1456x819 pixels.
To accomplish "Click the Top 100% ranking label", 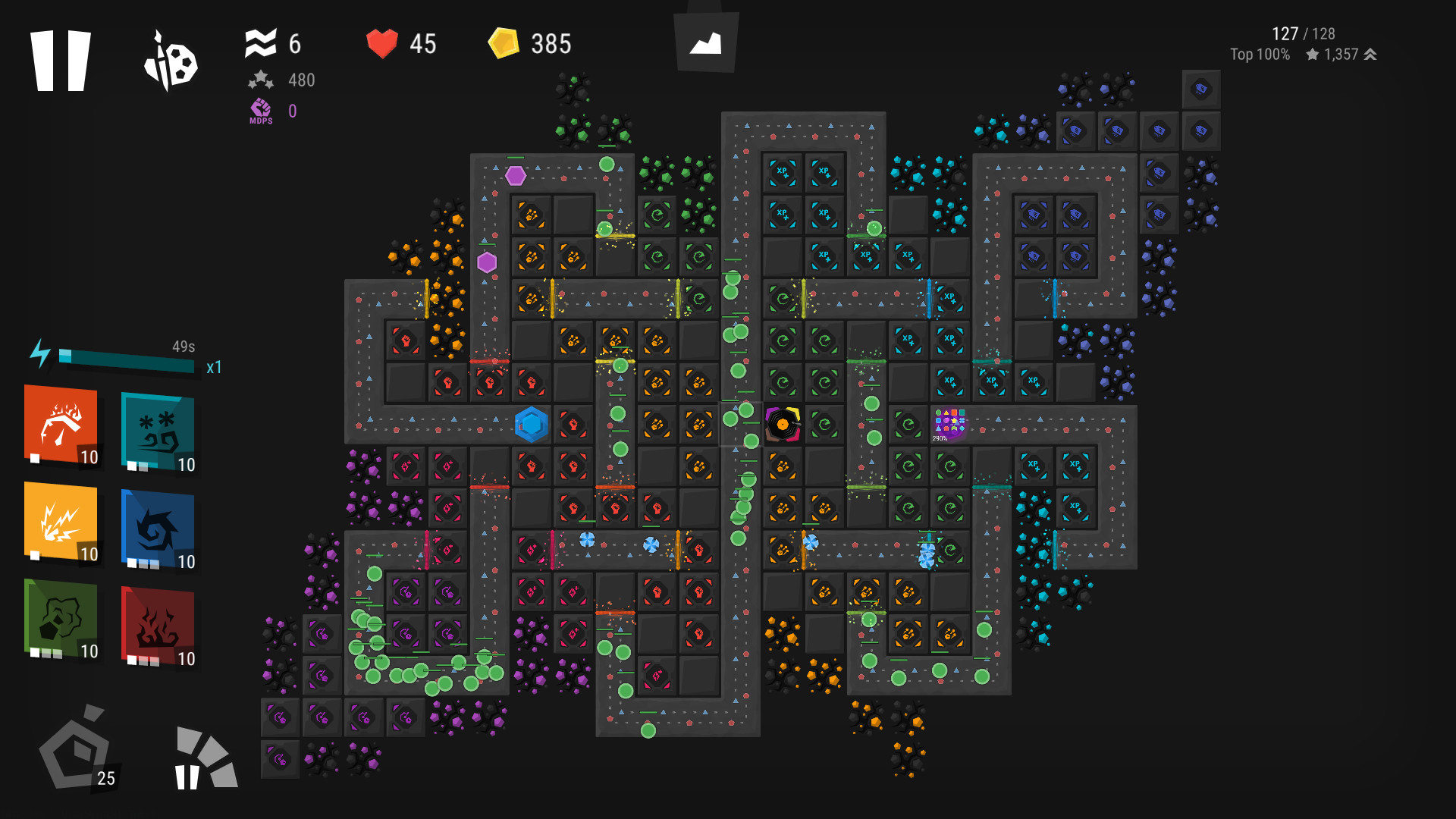I will click(x=1260, y=54).
